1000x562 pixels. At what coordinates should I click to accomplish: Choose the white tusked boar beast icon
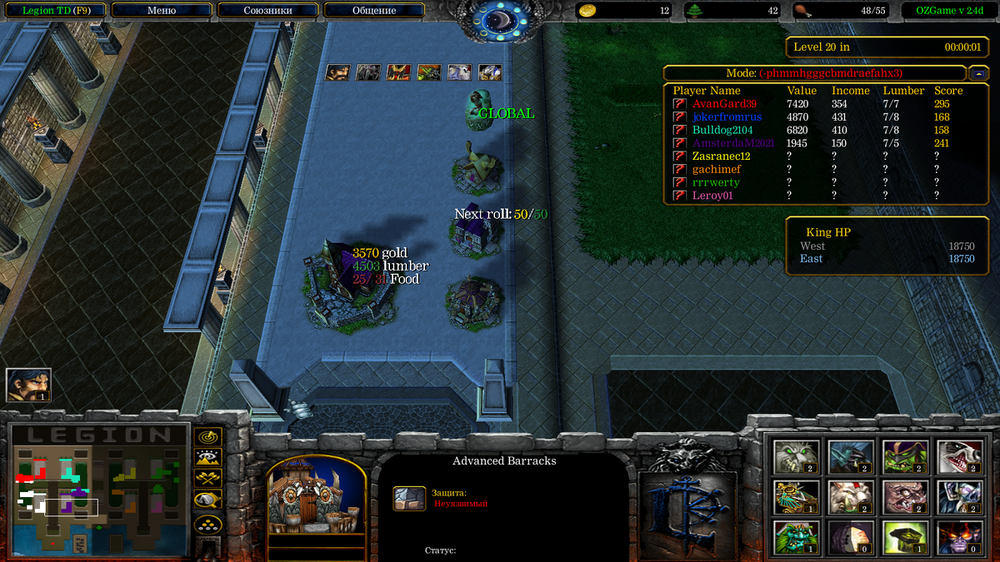point(851,497)
